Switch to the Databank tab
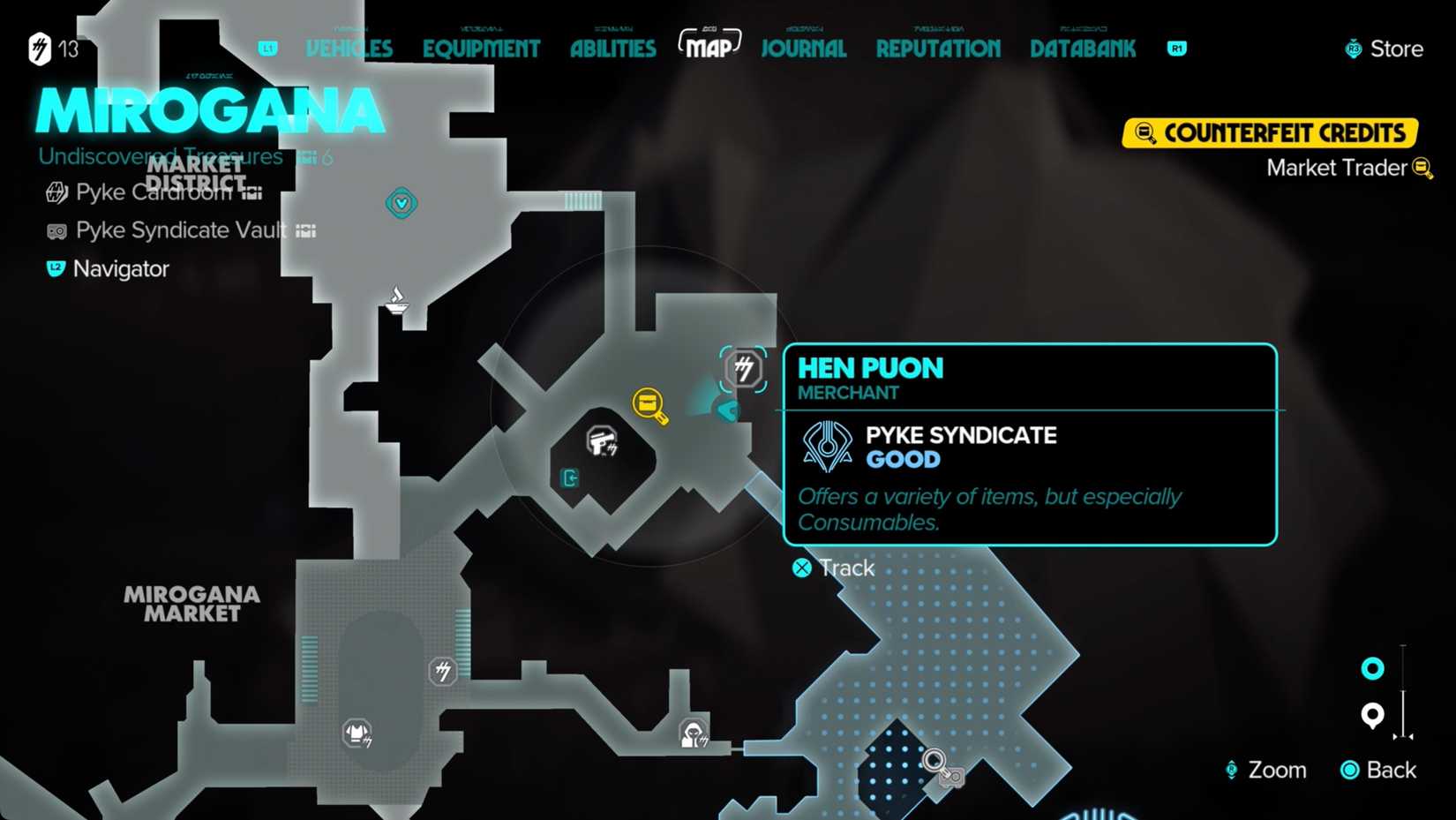Screen dimensions: 1456x820 coord(1083,49)
